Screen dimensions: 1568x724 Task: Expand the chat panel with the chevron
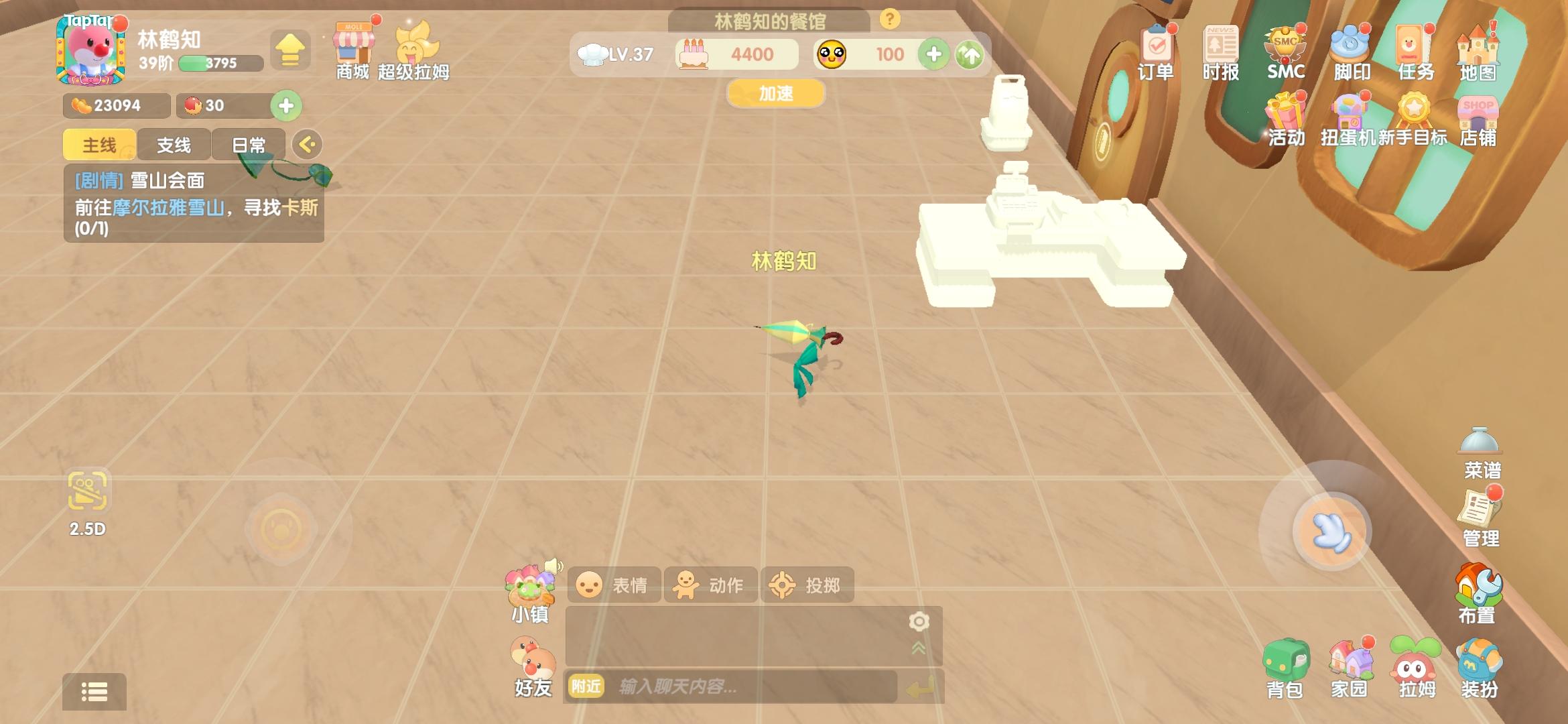[919, 649]
